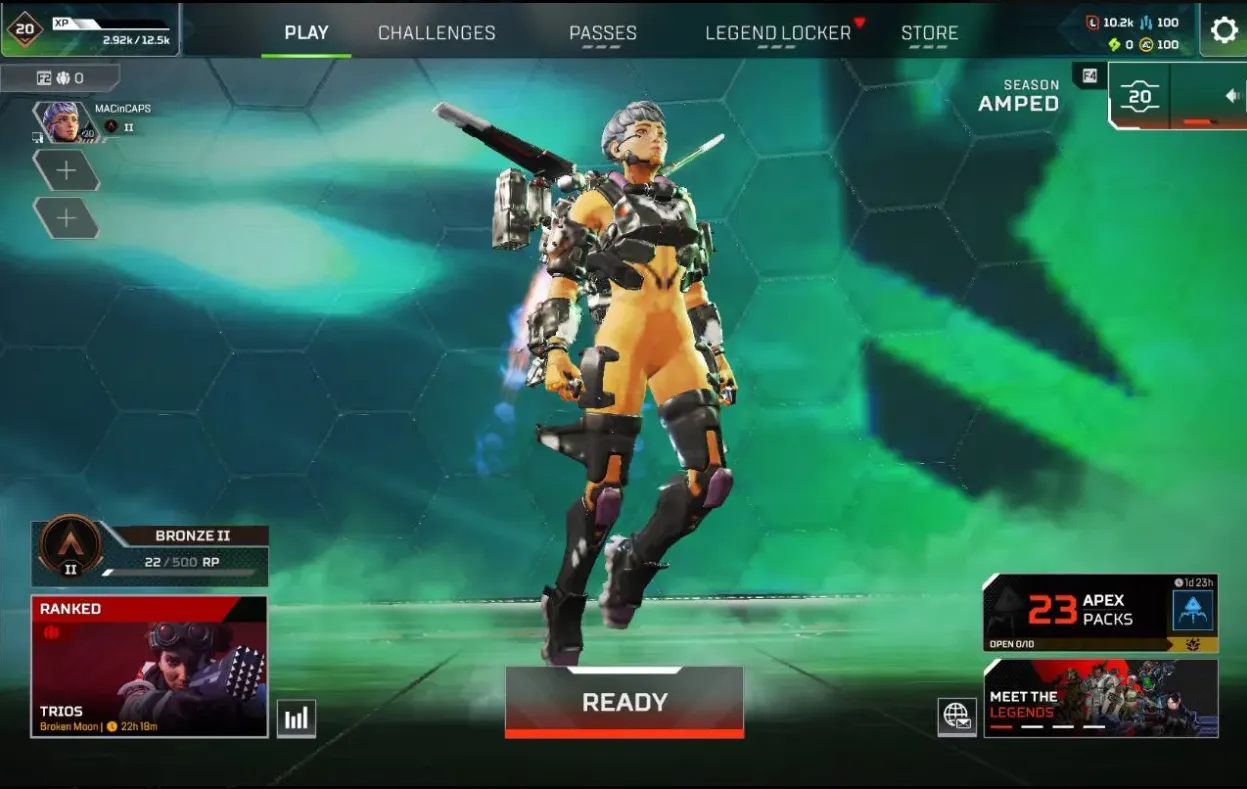Click the globe mail icon
1247x789 pixels.
coord(957,717)
